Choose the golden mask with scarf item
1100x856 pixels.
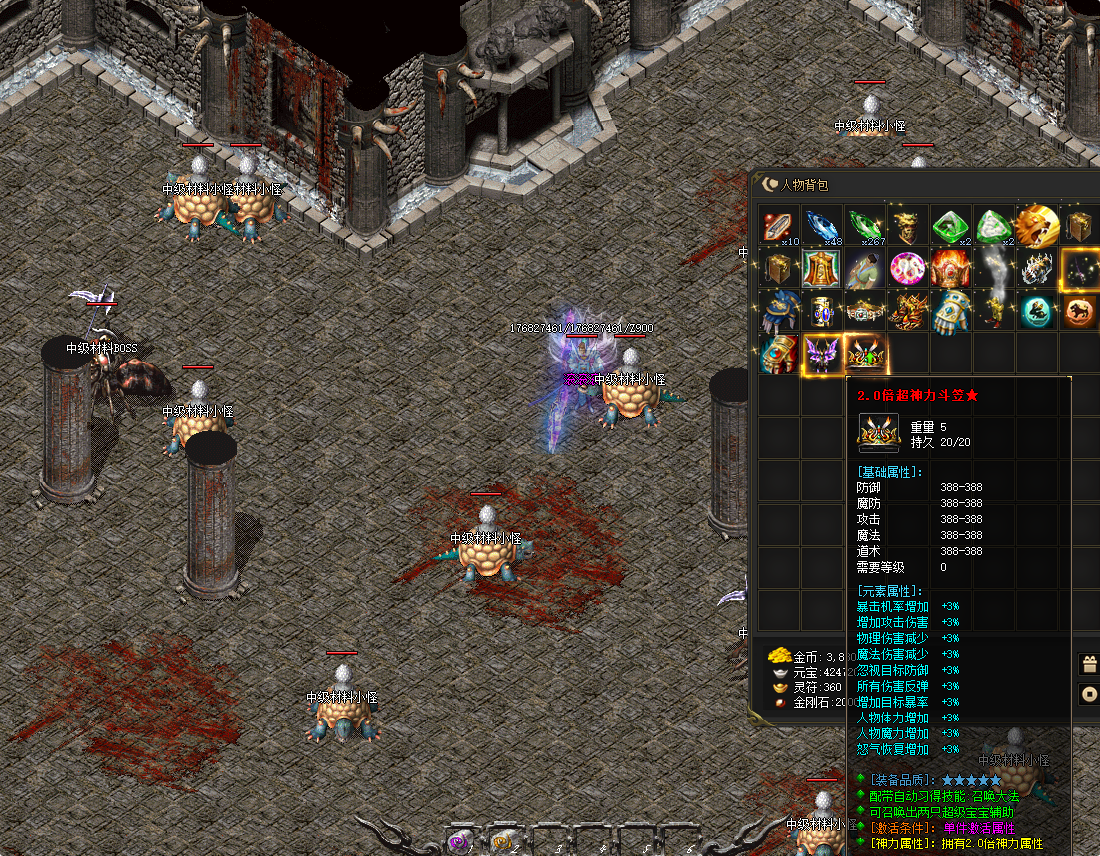click(x=908, y=227)
